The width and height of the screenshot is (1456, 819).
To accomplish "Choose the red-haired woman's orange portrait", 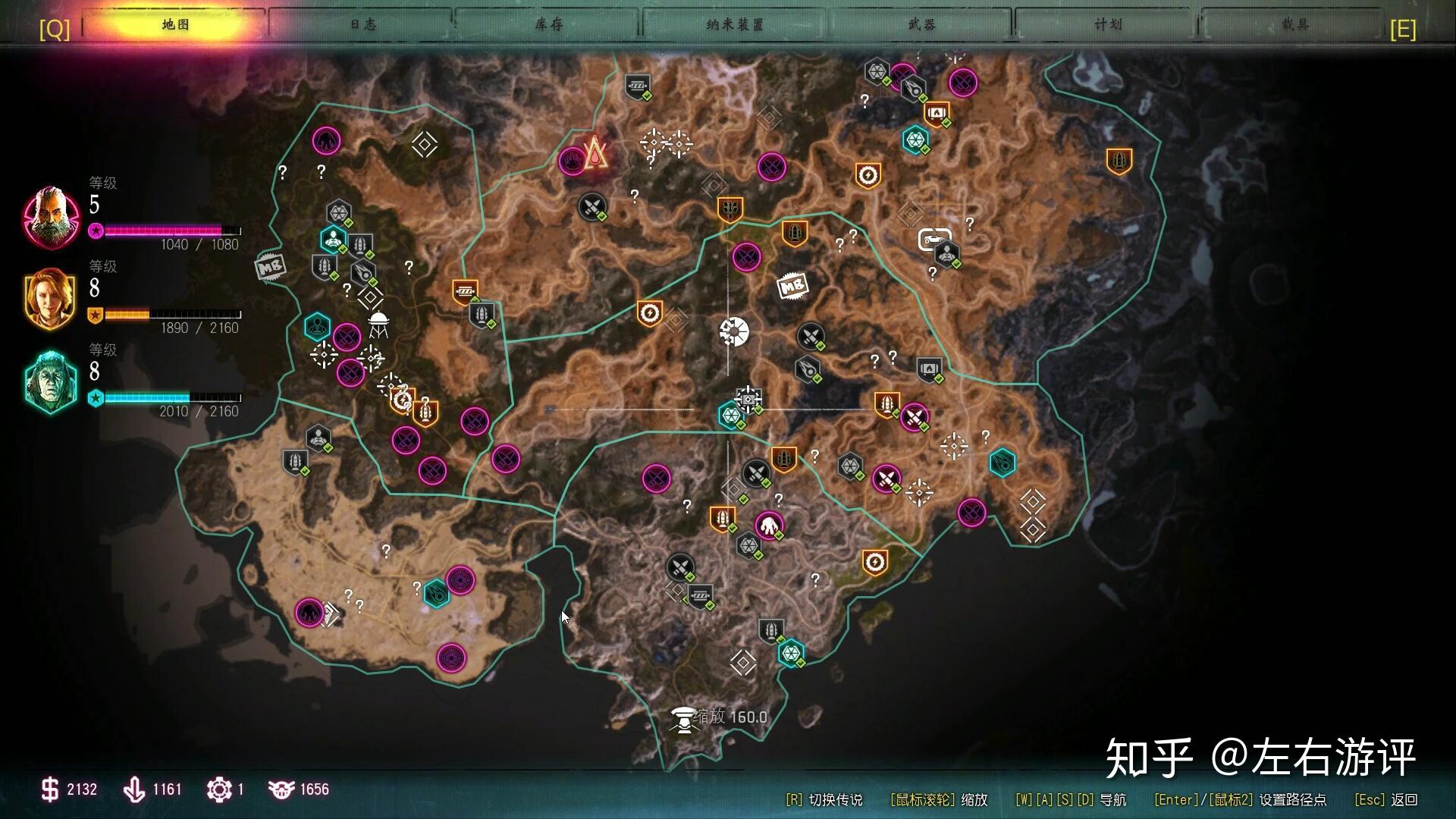I will point(51,298).
